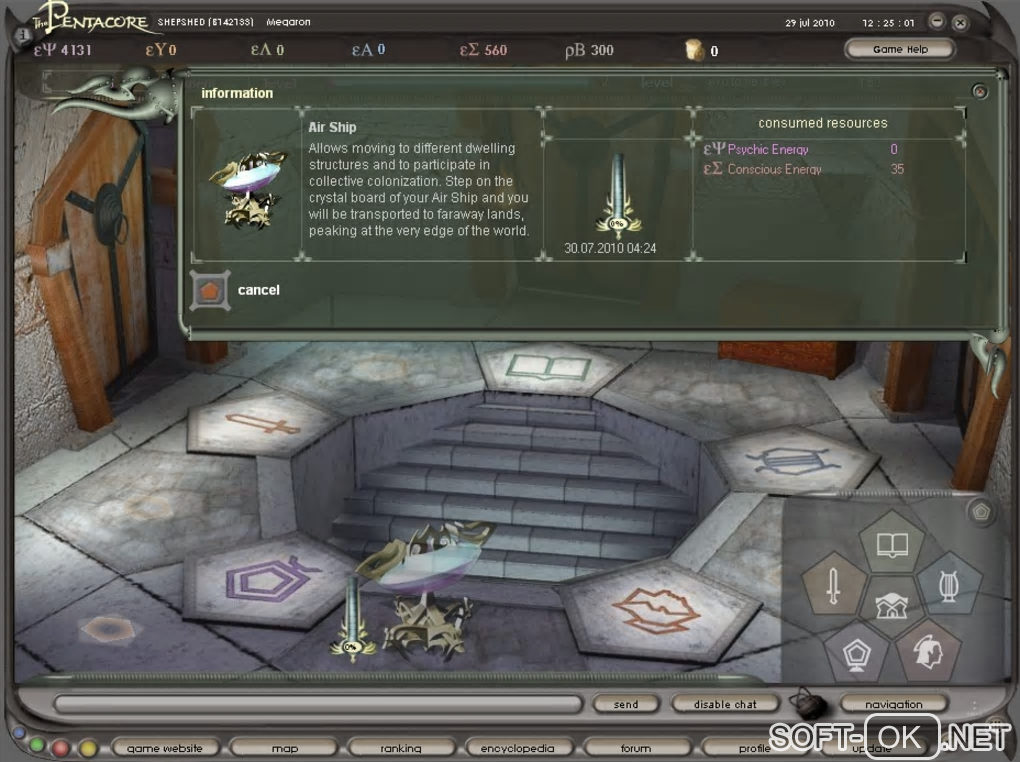The image size is (1020, 762).
Task: Send the chat message
Action: tap(626, 704)
